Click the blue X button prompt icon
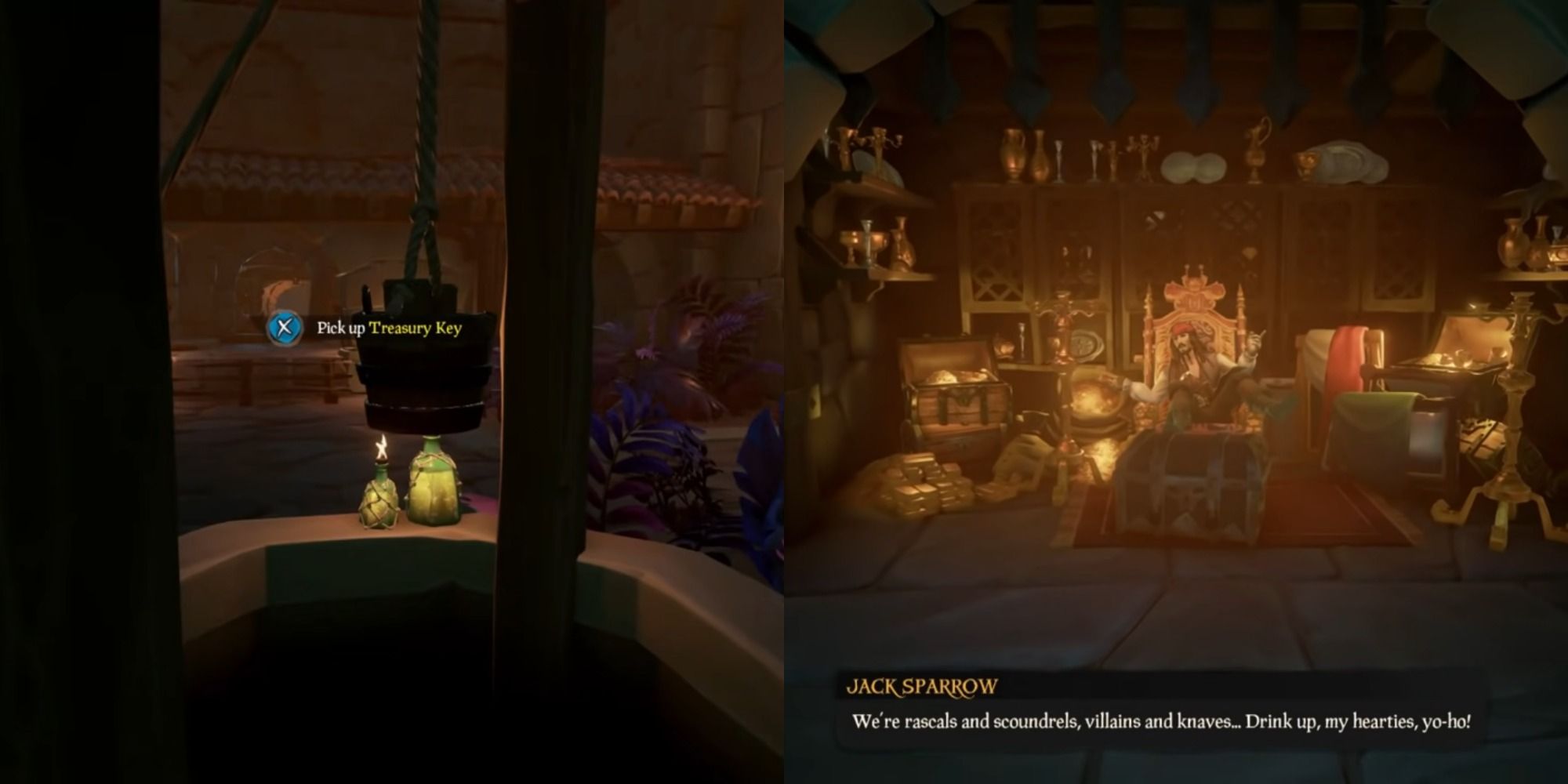1568x784 pixels. [283, 329]
